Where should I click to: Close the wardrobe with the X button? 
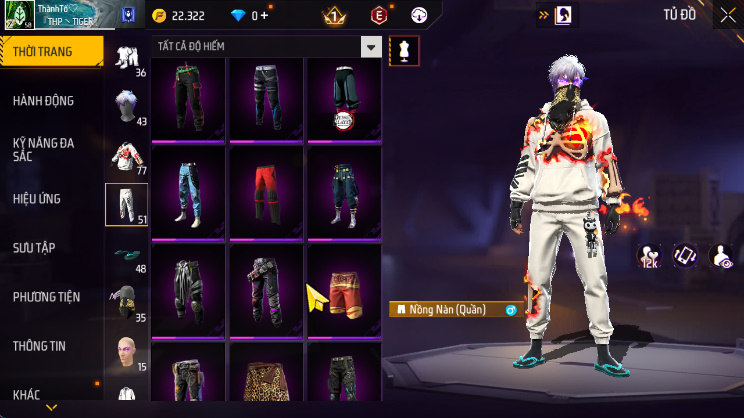(x=727, y=15)
